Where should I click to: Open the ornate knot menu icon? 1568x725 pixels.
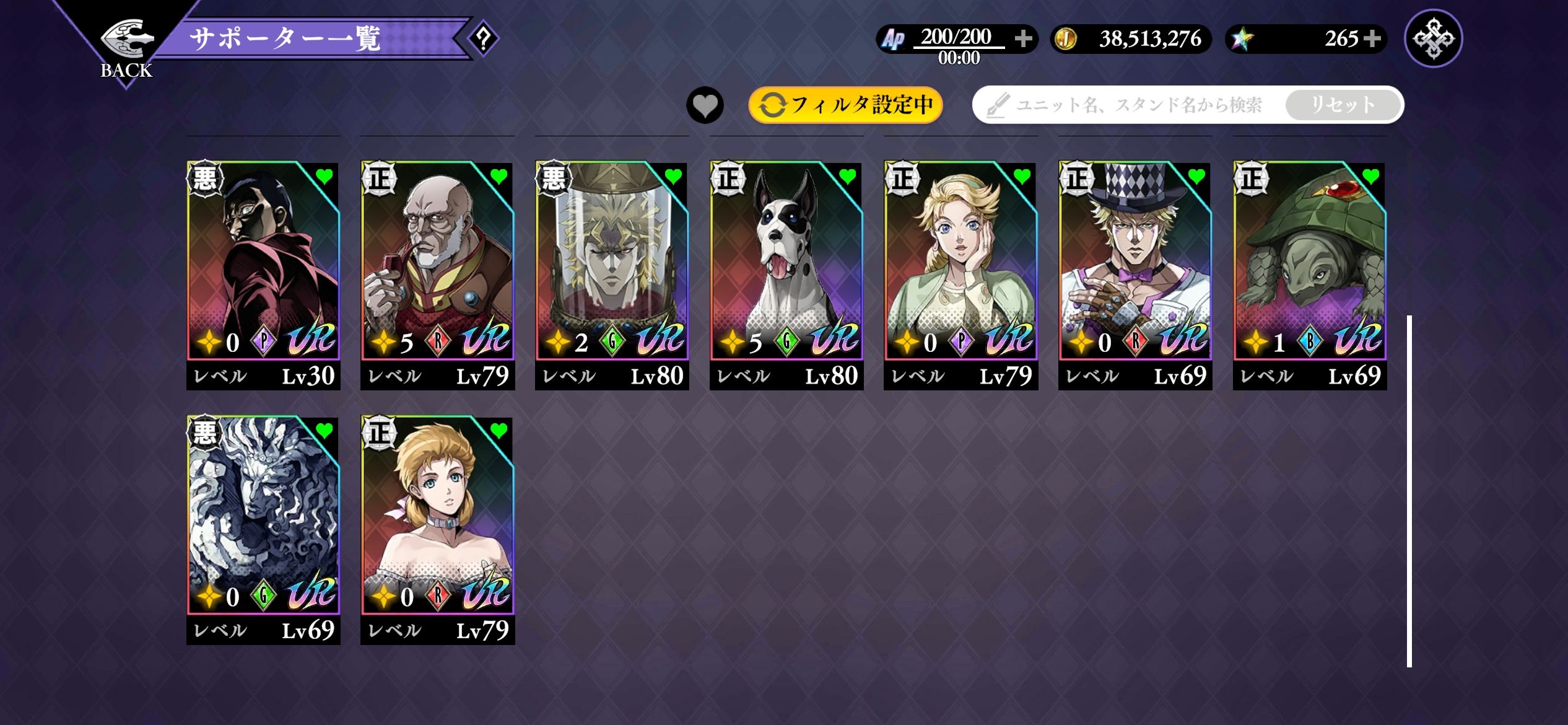[1433, 38]
